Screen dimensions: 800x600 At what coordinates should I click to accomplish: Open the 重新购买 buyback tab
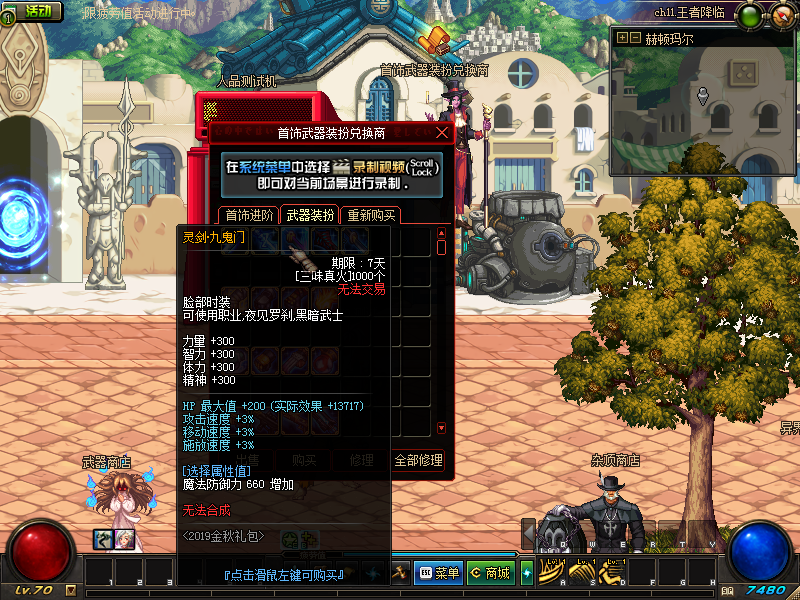point(370,215)
